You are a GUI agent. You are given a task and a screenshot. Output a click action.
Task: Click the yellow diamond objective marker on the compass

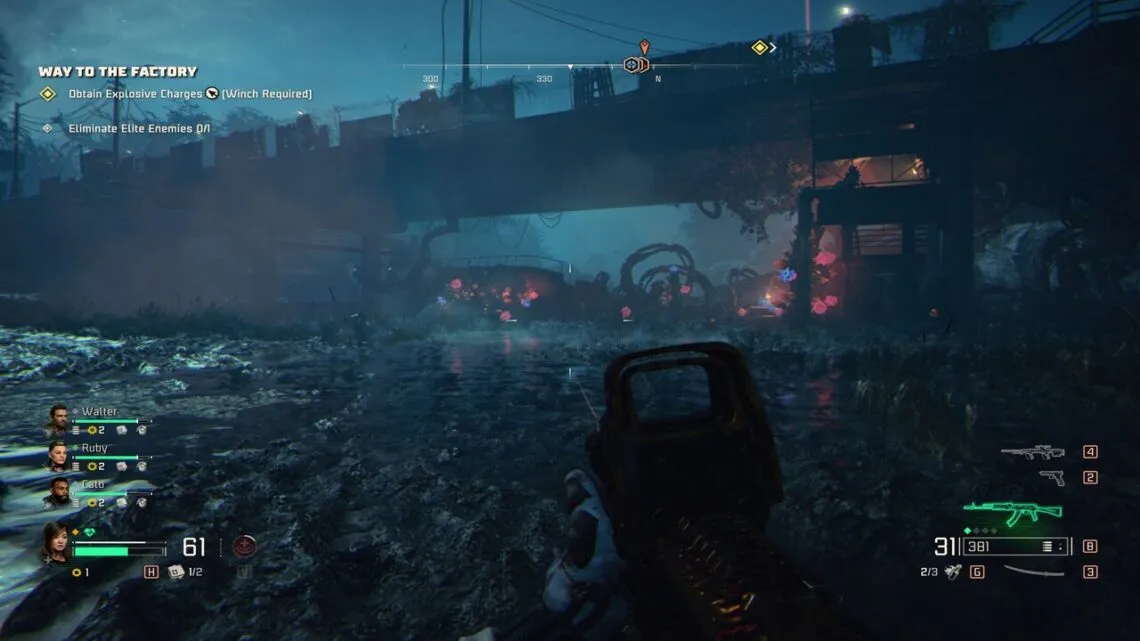[x=759, y=47]
